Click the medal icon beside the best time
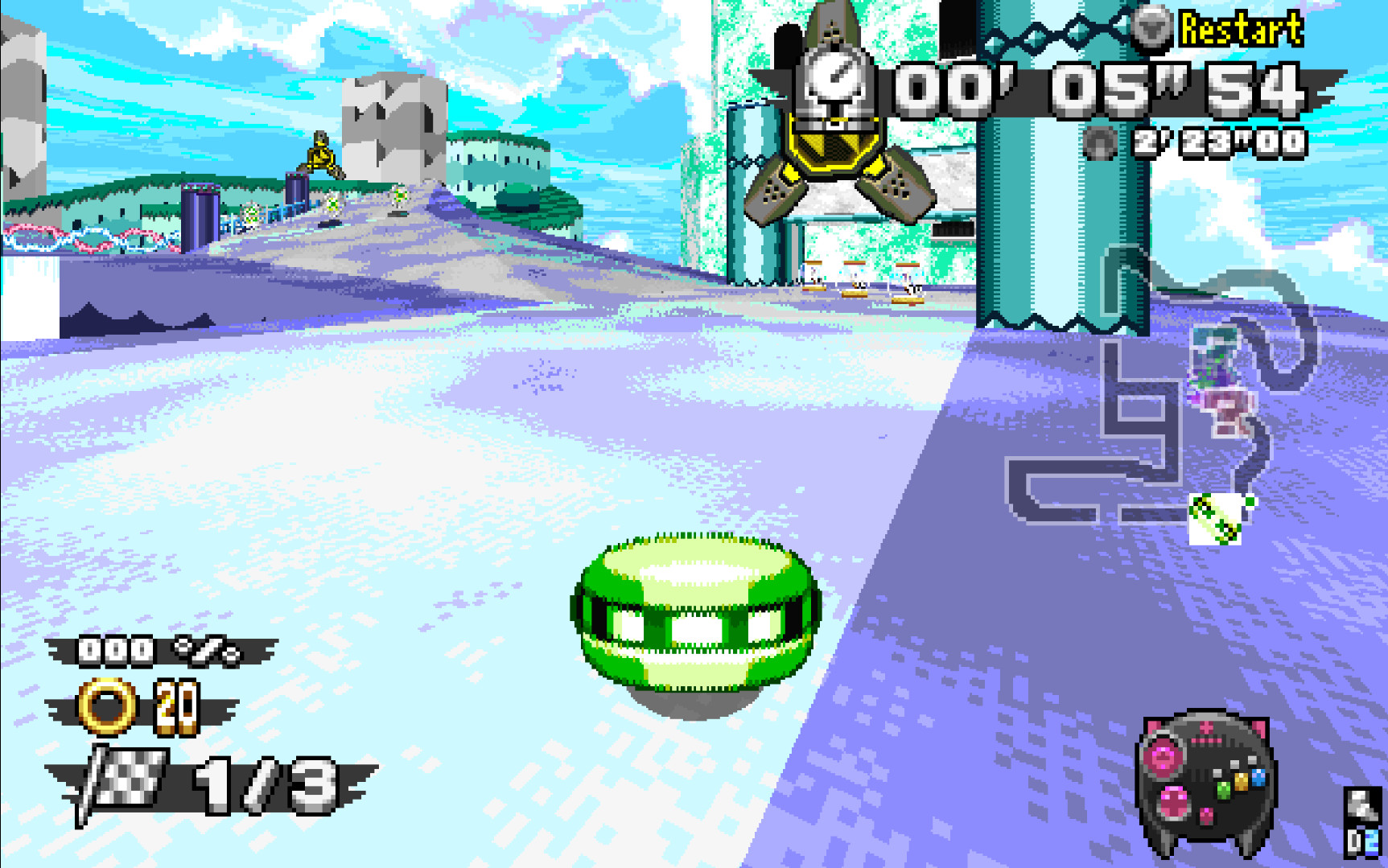The width and height of the screenshot is (1388, 868). pos(1099,144)
